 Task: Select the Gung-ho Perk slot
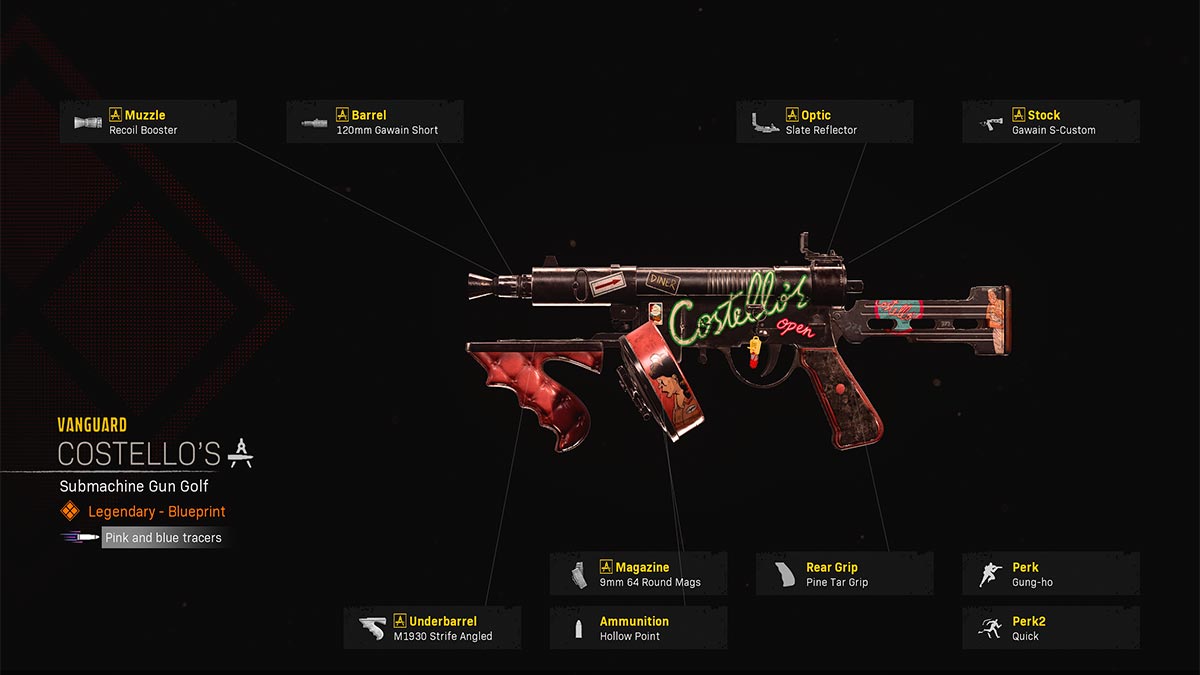[x=1050, y=574]
